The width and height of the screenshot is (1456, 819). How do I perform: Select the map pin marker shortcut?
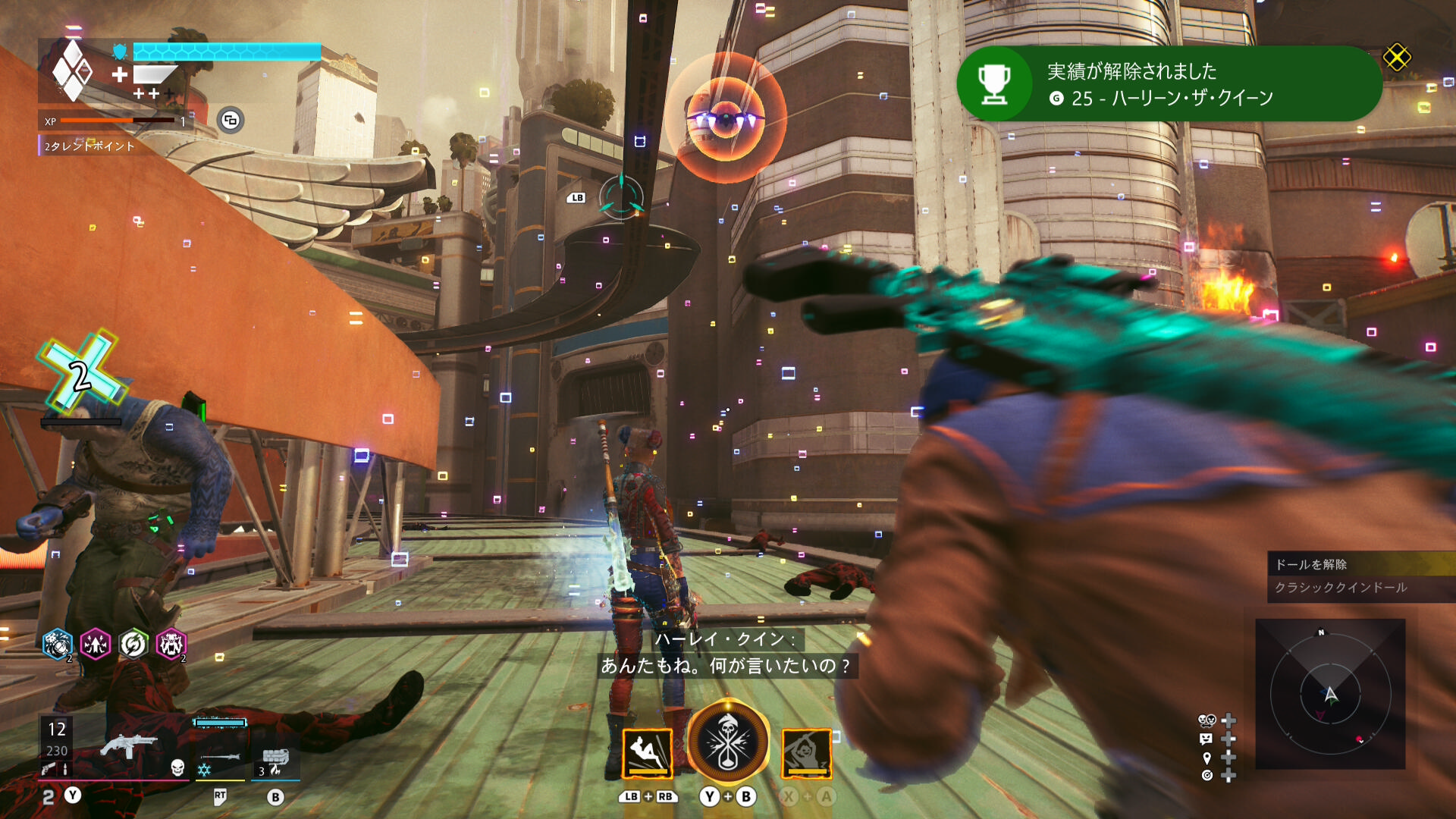click(1207, 758)
